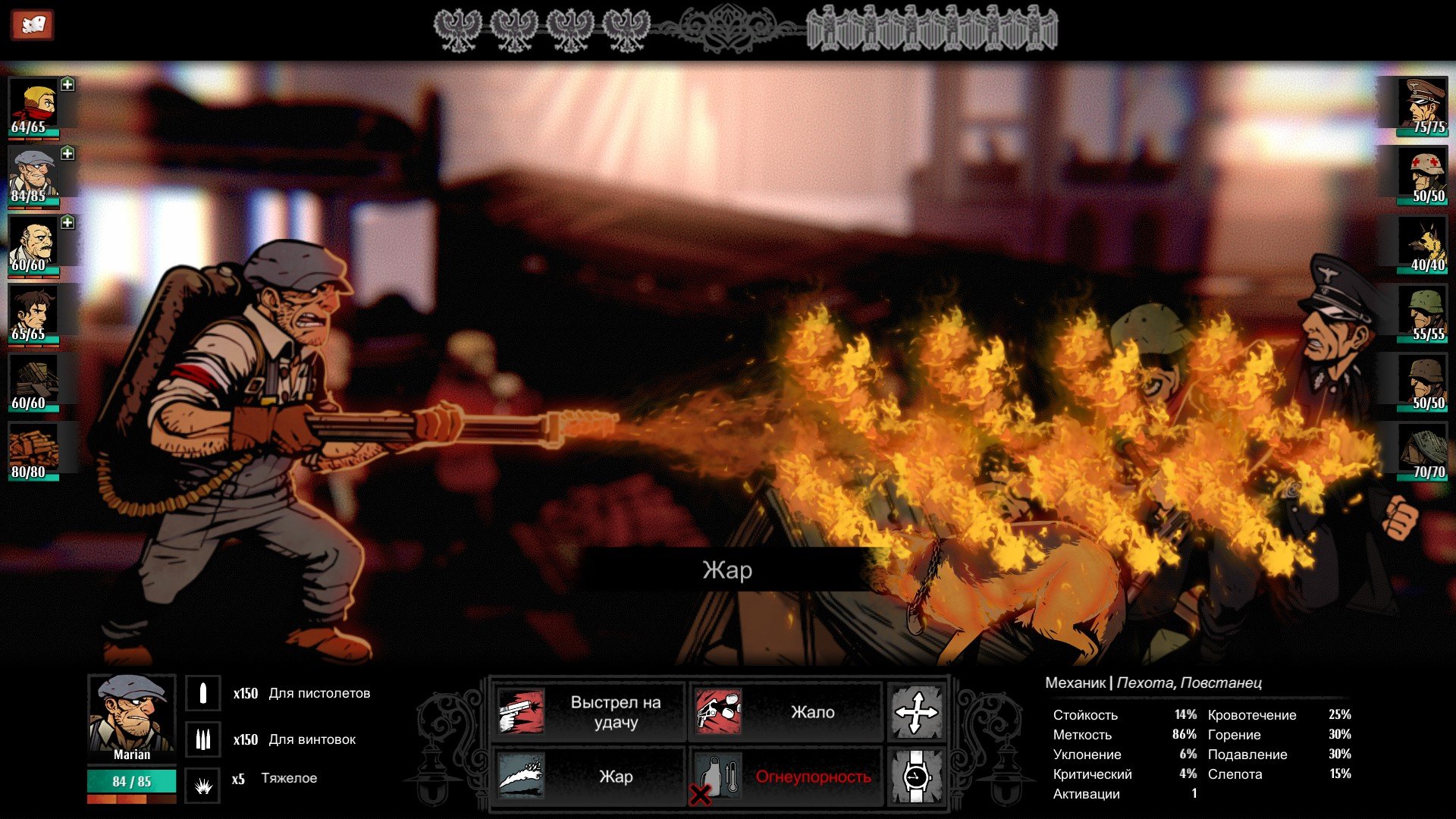Viewport: 1456px width, 819px height.
Task: Target the enemy medic portrait 50/50
Action: 1423,174
